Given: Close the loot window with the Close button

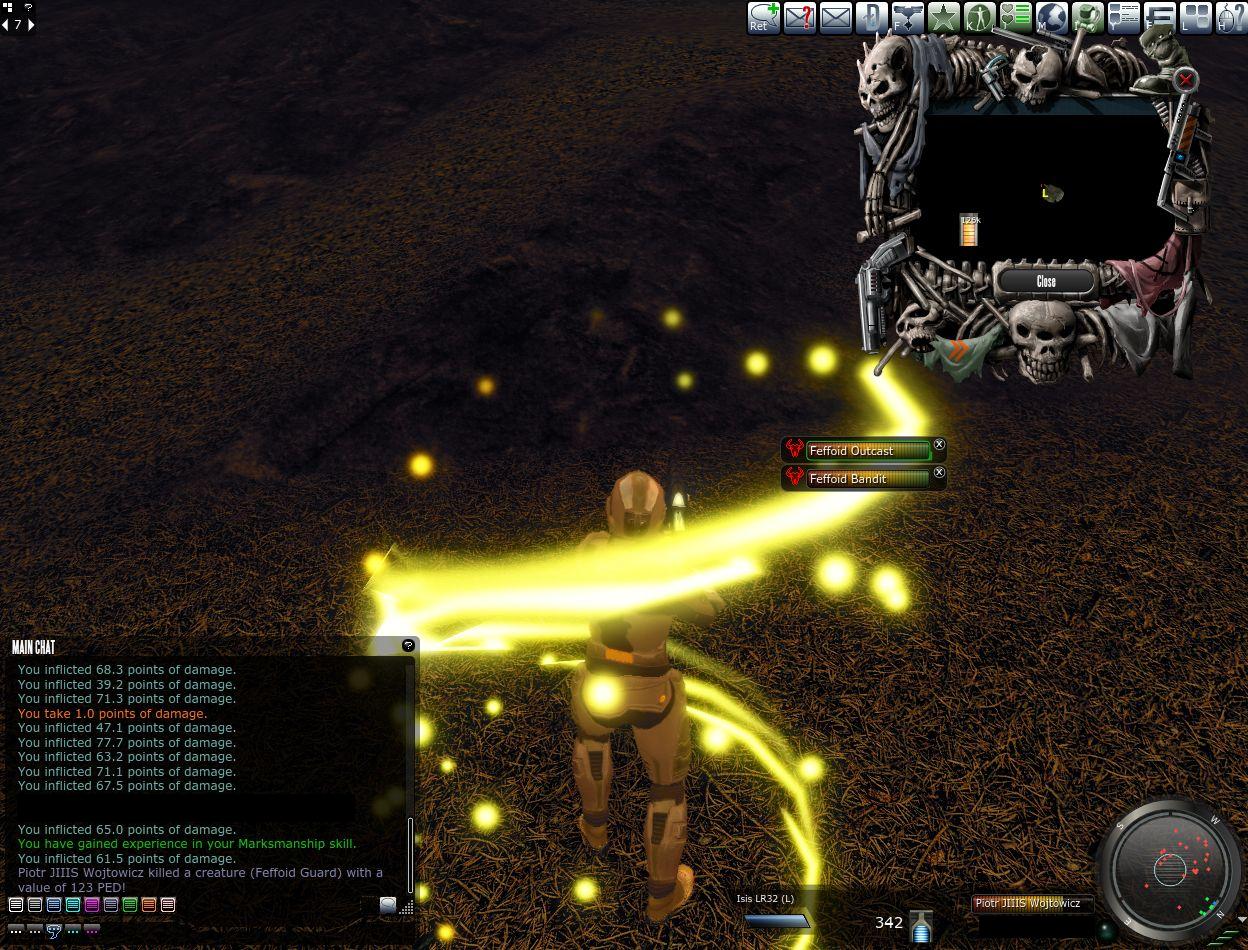Looking at the screenshot, I should pos(1046,281).
